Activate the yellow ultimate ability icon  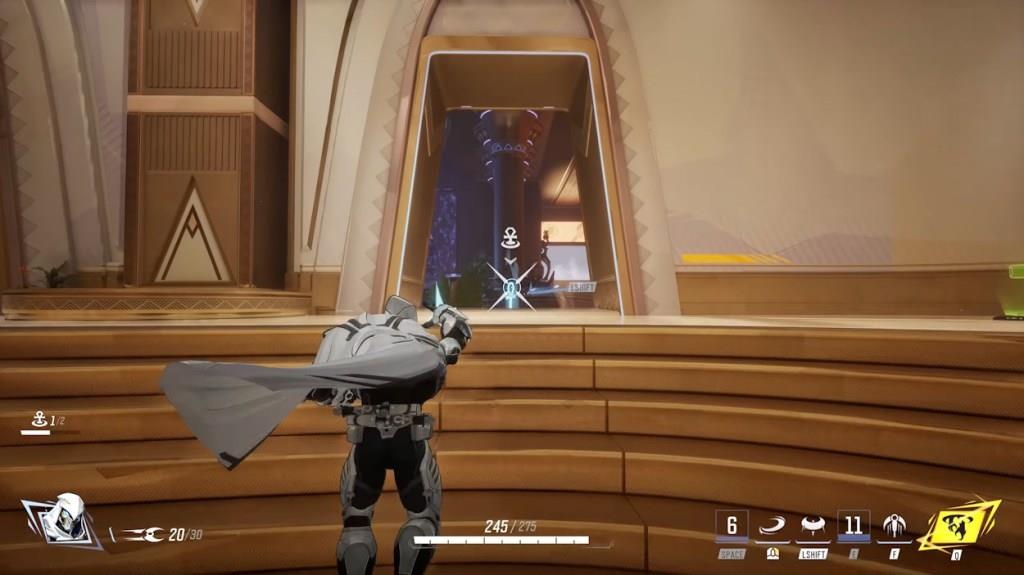pos(958,526)
